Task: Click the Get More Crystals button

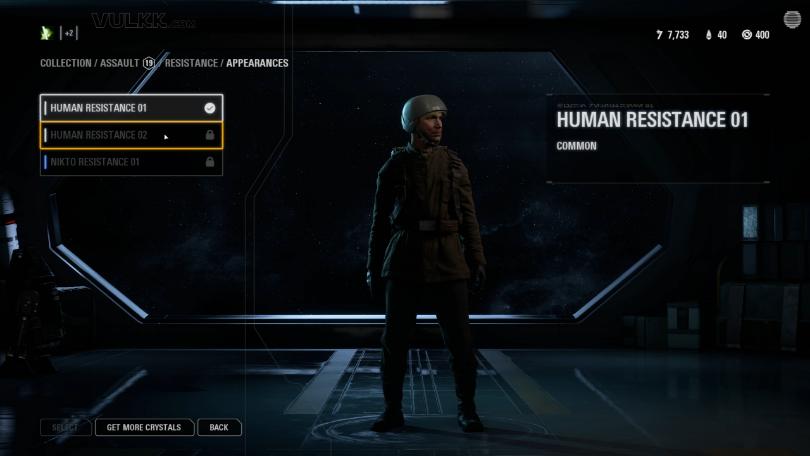Action: click(144, 428)
